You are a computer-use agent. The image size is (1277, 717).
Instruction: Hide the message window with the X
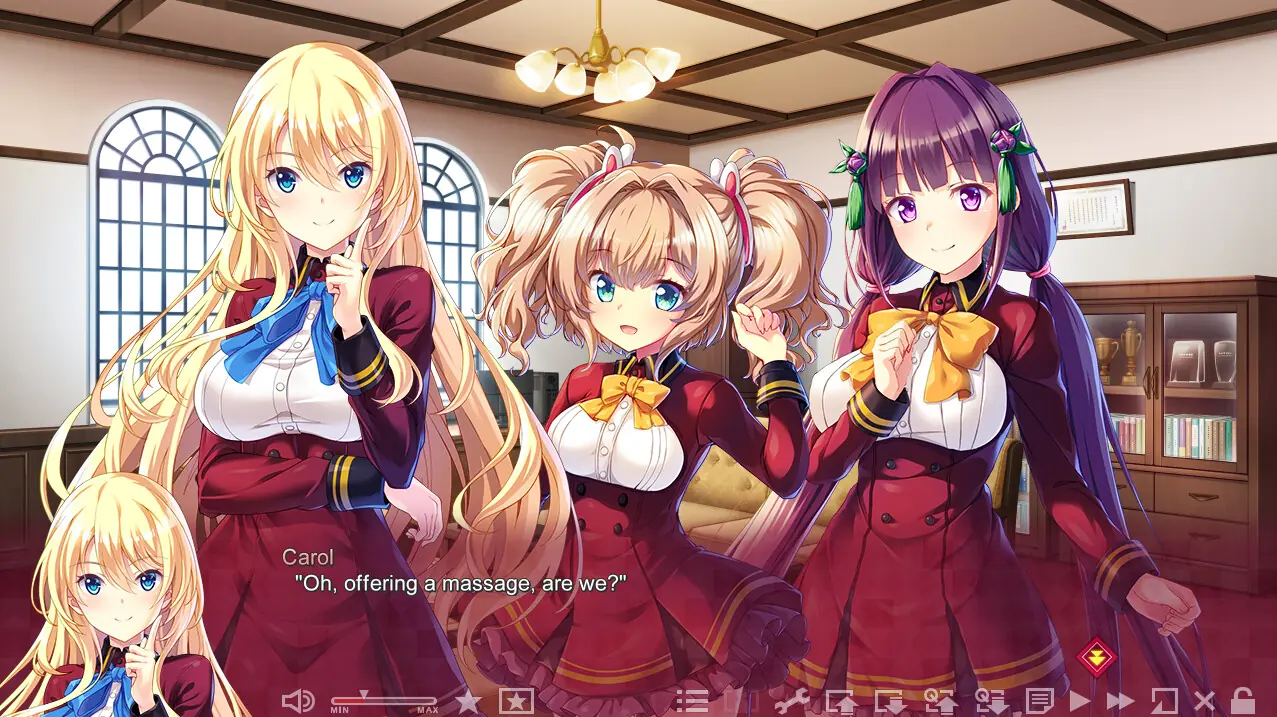click(1204, 701)
